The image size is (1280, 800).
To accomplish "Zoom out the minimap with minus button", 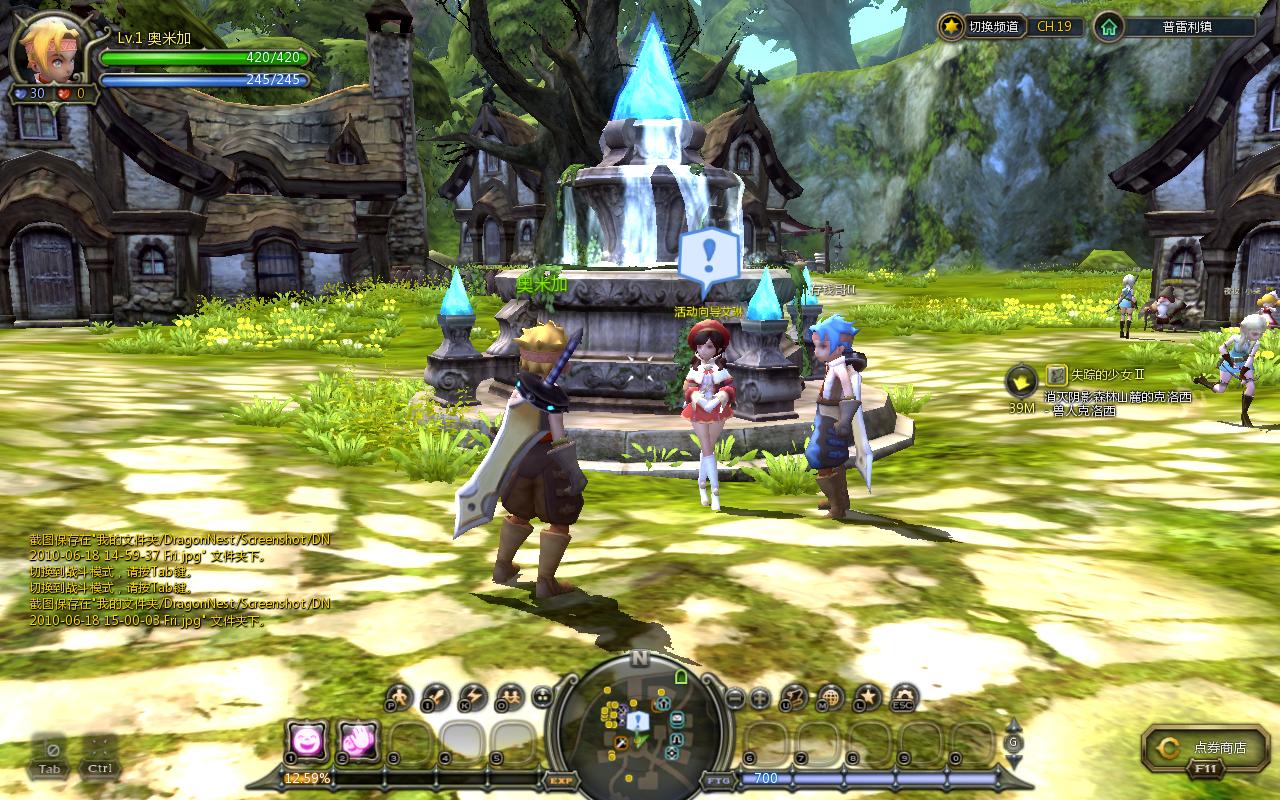I will 735,698.
